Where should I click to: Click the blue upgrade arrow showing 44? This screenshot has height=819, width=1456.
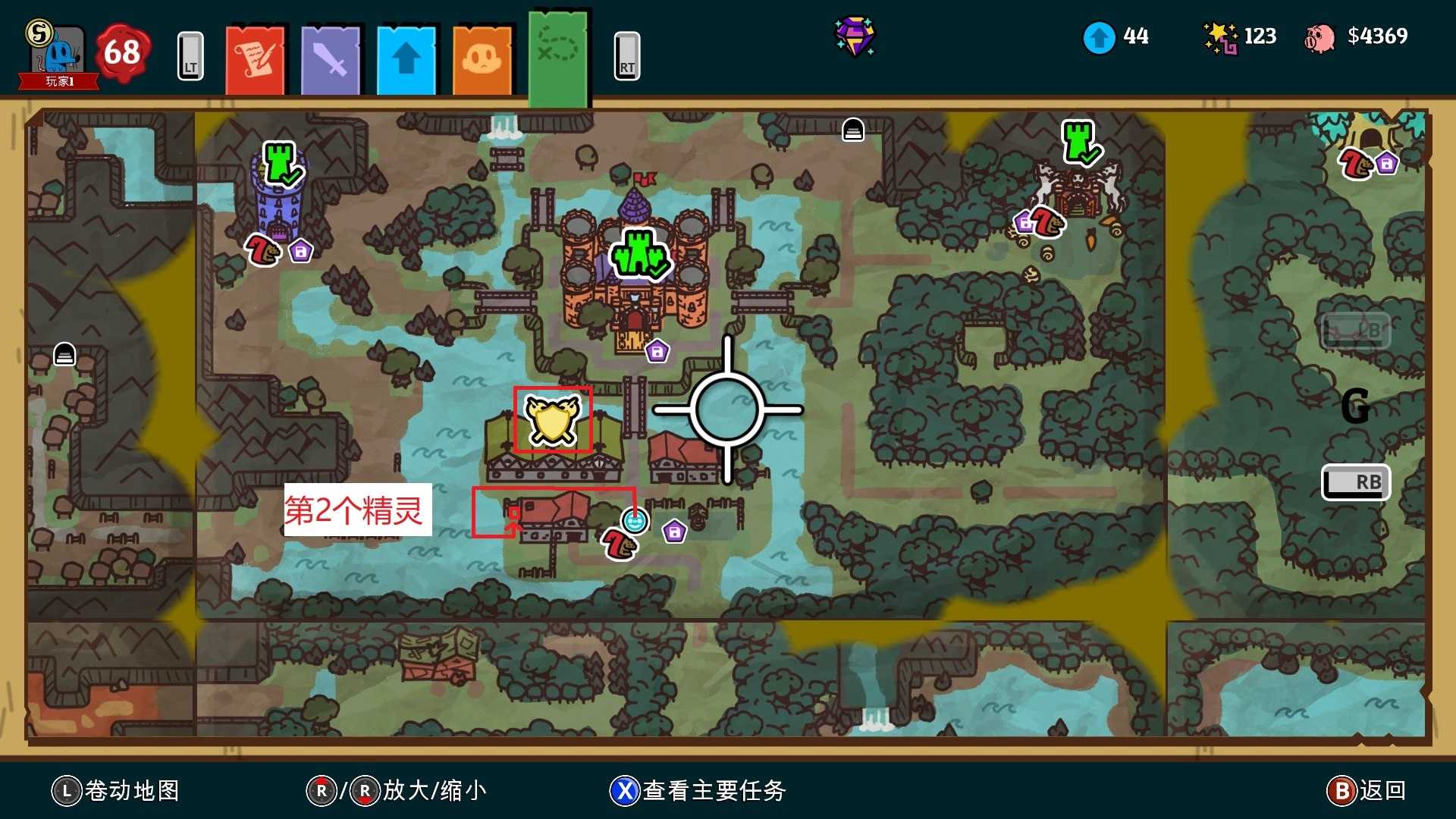click(x=1100, y=36)
